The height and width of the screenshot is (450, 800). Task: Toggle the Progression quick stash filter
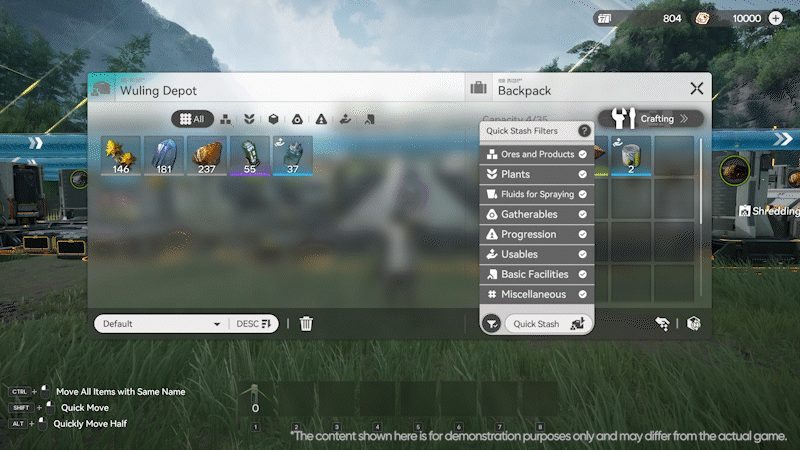click(x=537, y=234)
